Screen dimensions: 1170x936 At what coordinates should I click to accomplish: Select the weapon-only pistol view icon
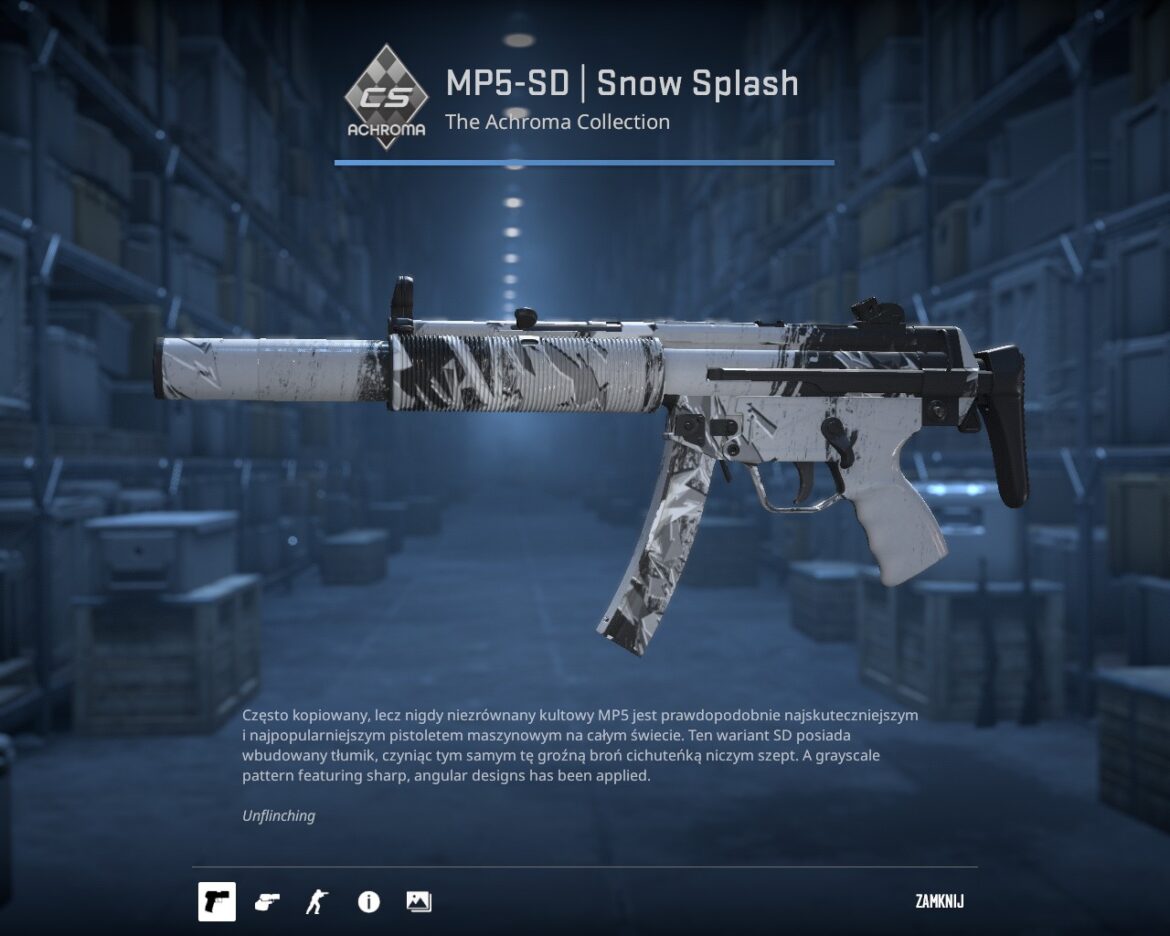click(x=217, y=902)
